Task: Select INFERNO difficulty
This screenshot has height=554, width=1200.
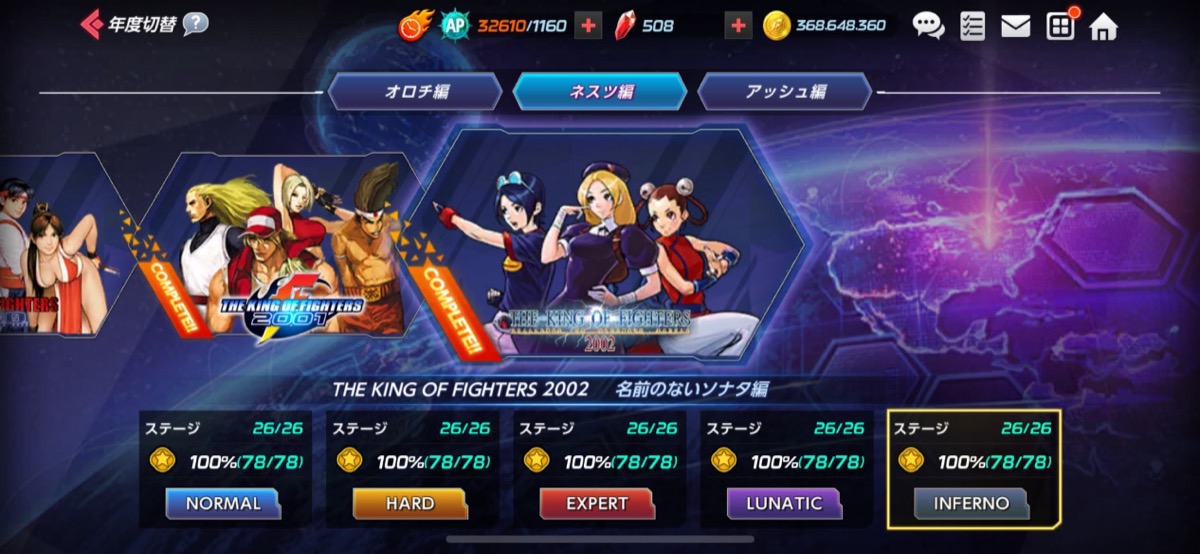Action: tap(971, 503)
